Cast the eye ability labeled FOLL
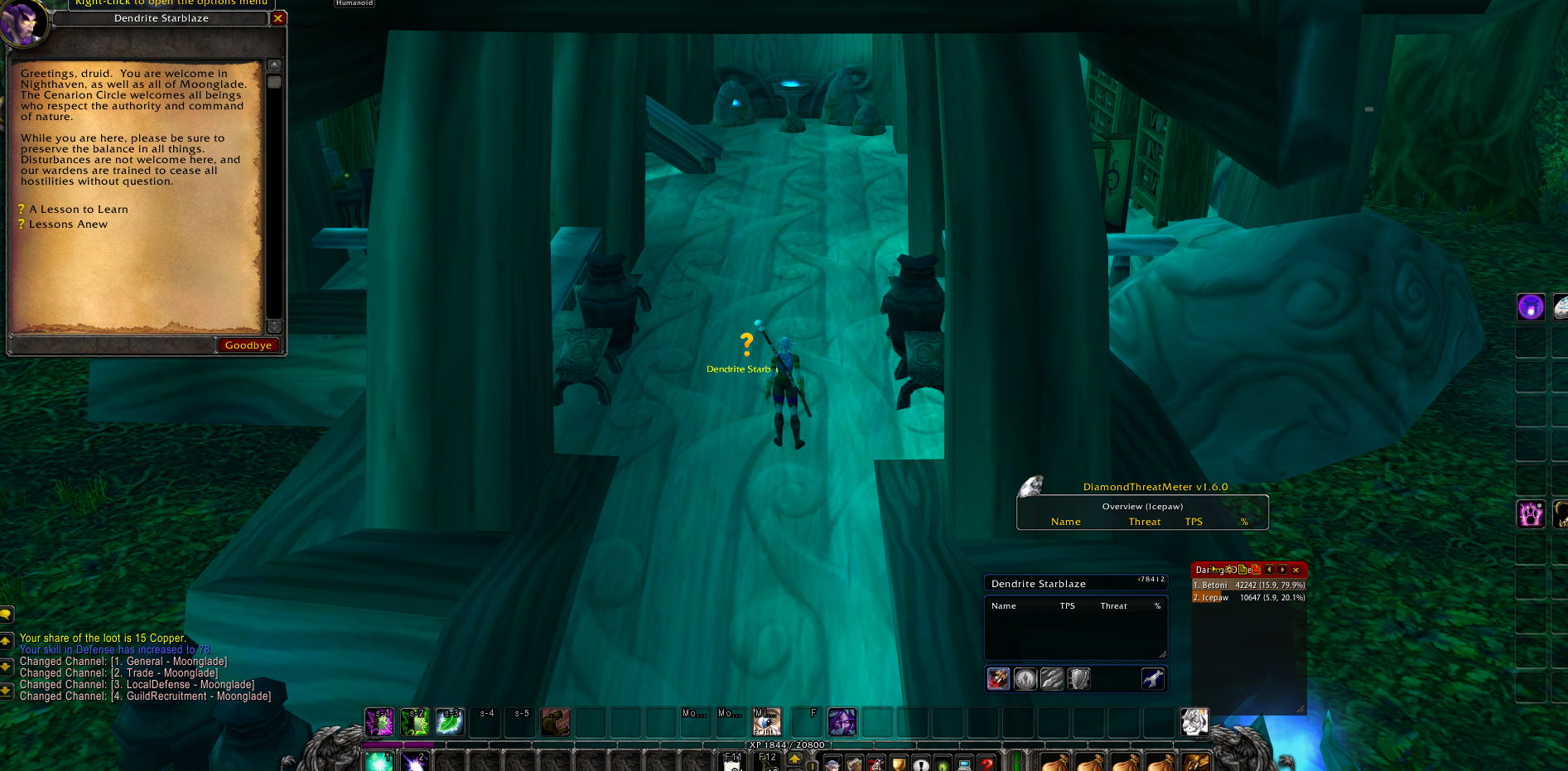The image size is (1568, 771). (x=766, y=723)
